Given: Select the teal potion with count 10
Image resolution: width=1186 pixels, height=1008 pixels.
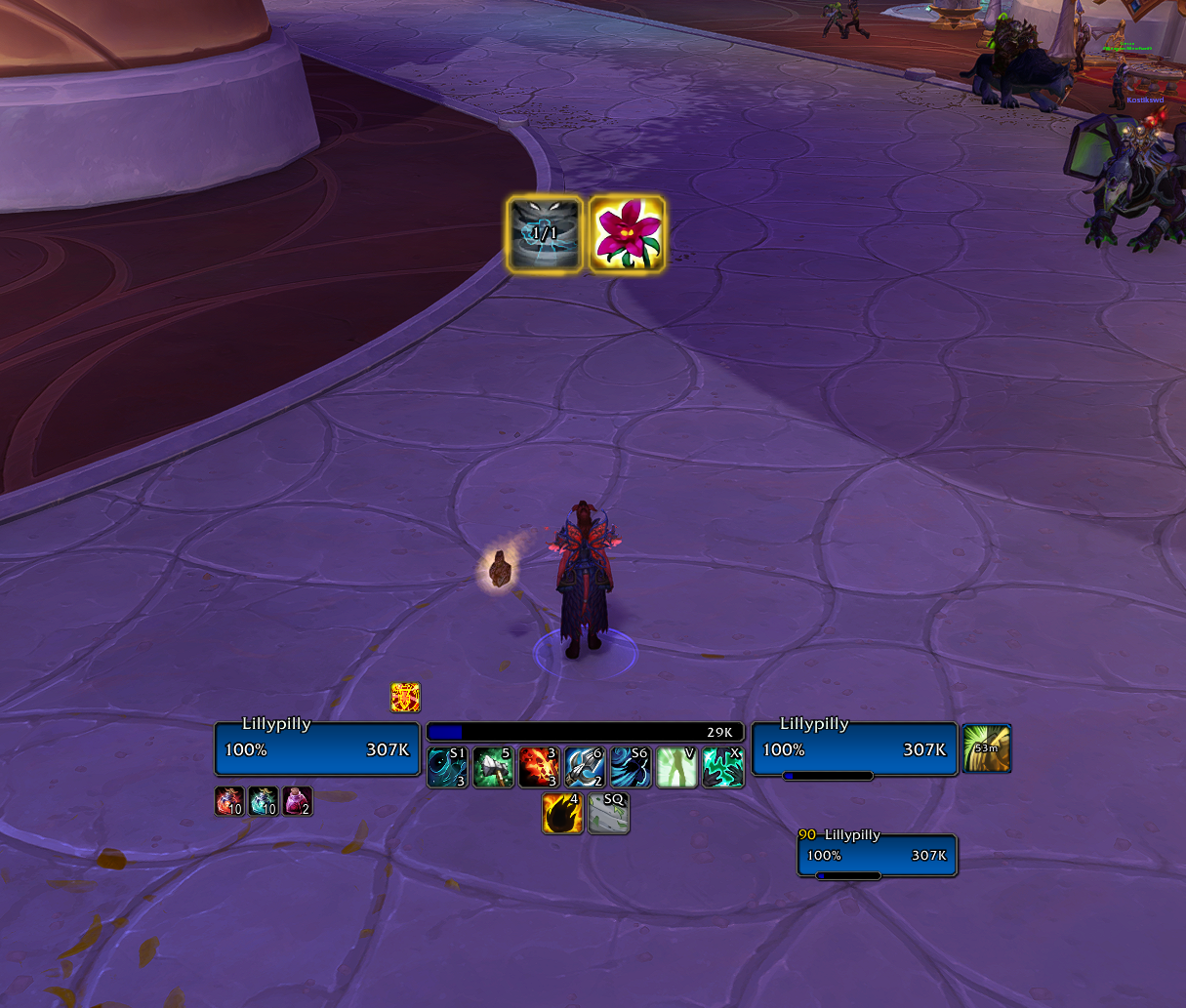Looking at the screenshot, I should tap(264, 801).
